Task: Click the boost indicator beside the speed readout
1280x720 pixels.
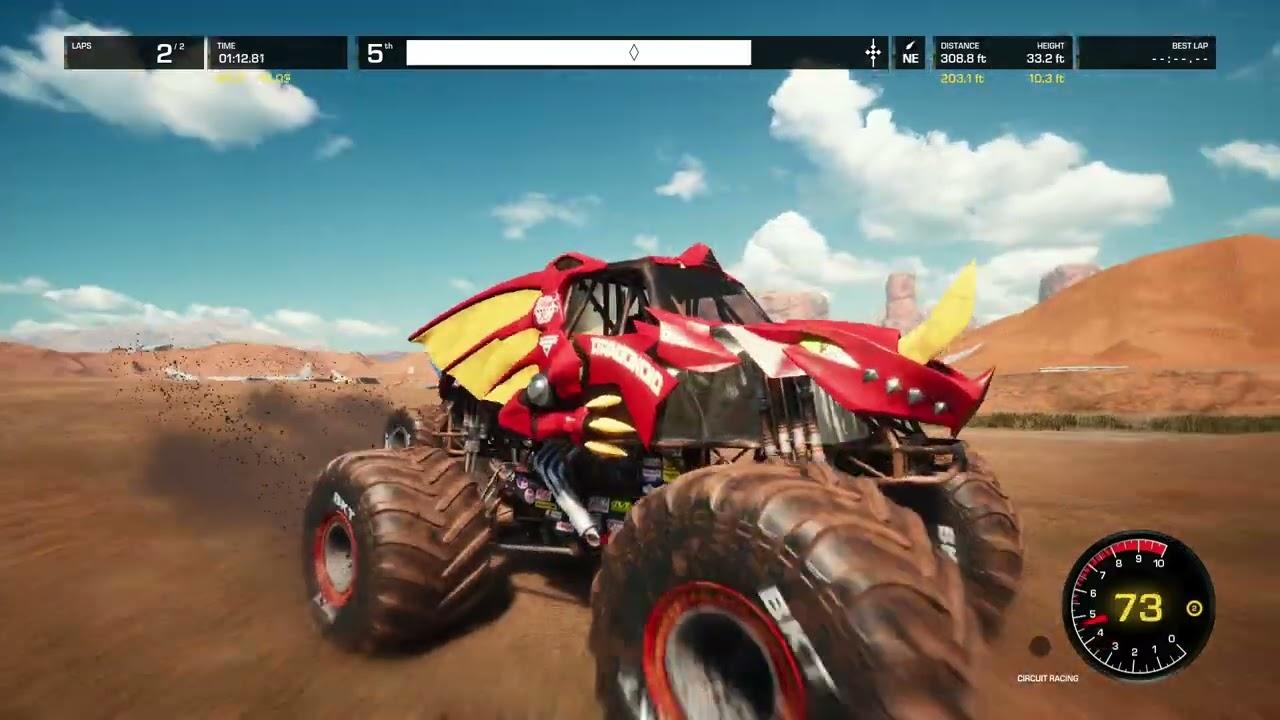Action: (1195, 606)
